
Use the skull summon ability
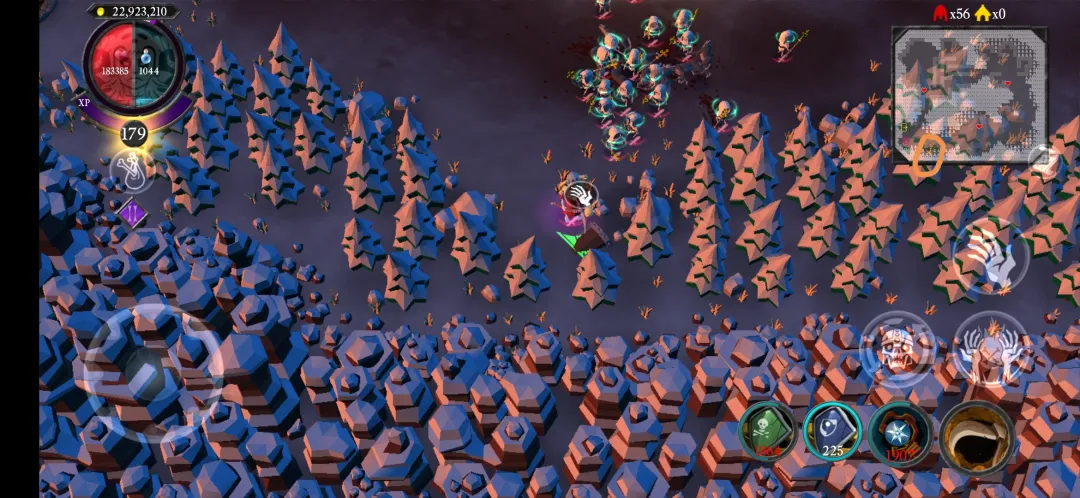897,348
